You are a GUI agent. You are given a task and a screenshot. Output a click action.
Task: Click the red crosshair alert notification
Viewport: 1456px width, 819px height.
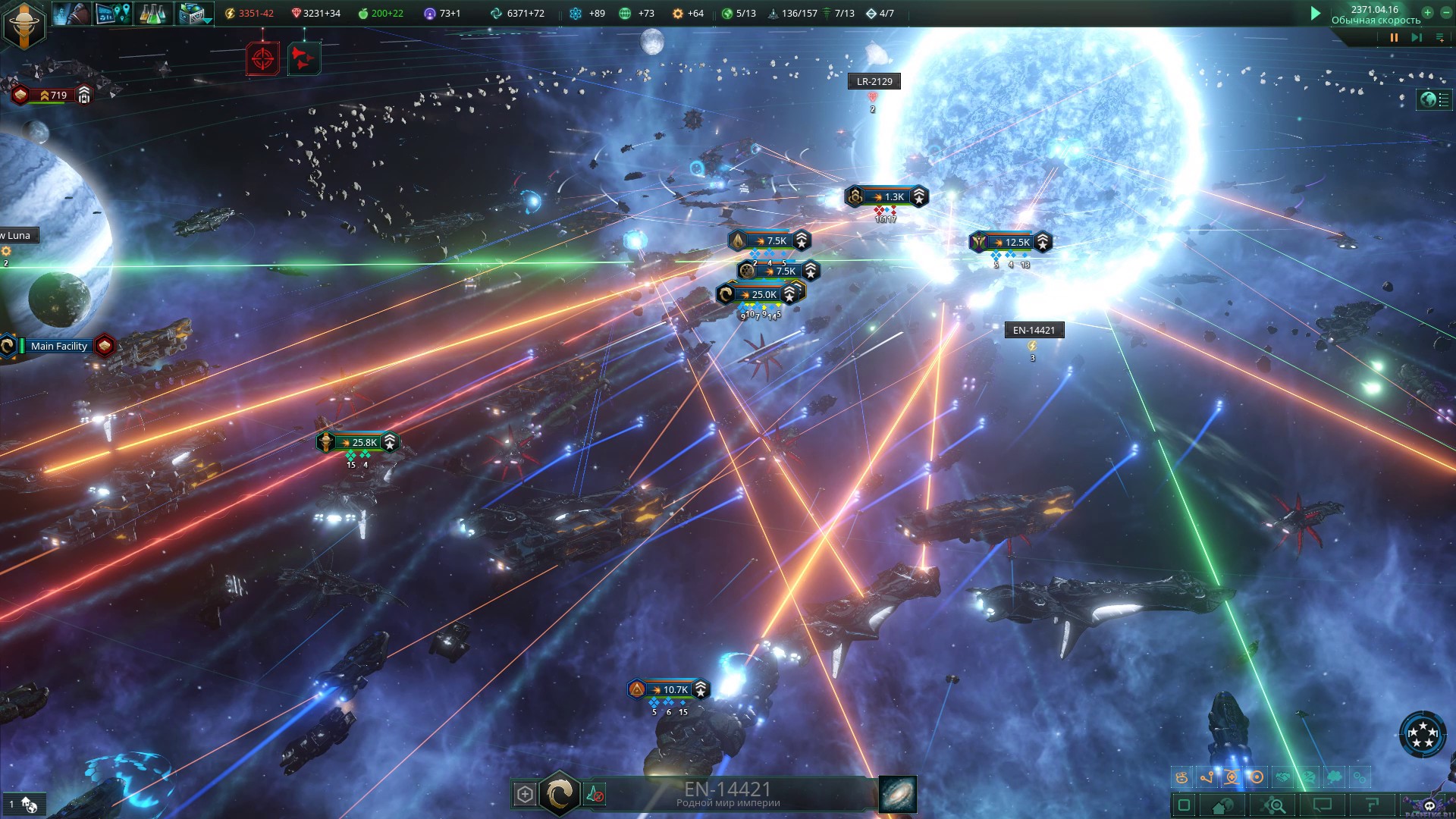[262, 58]
